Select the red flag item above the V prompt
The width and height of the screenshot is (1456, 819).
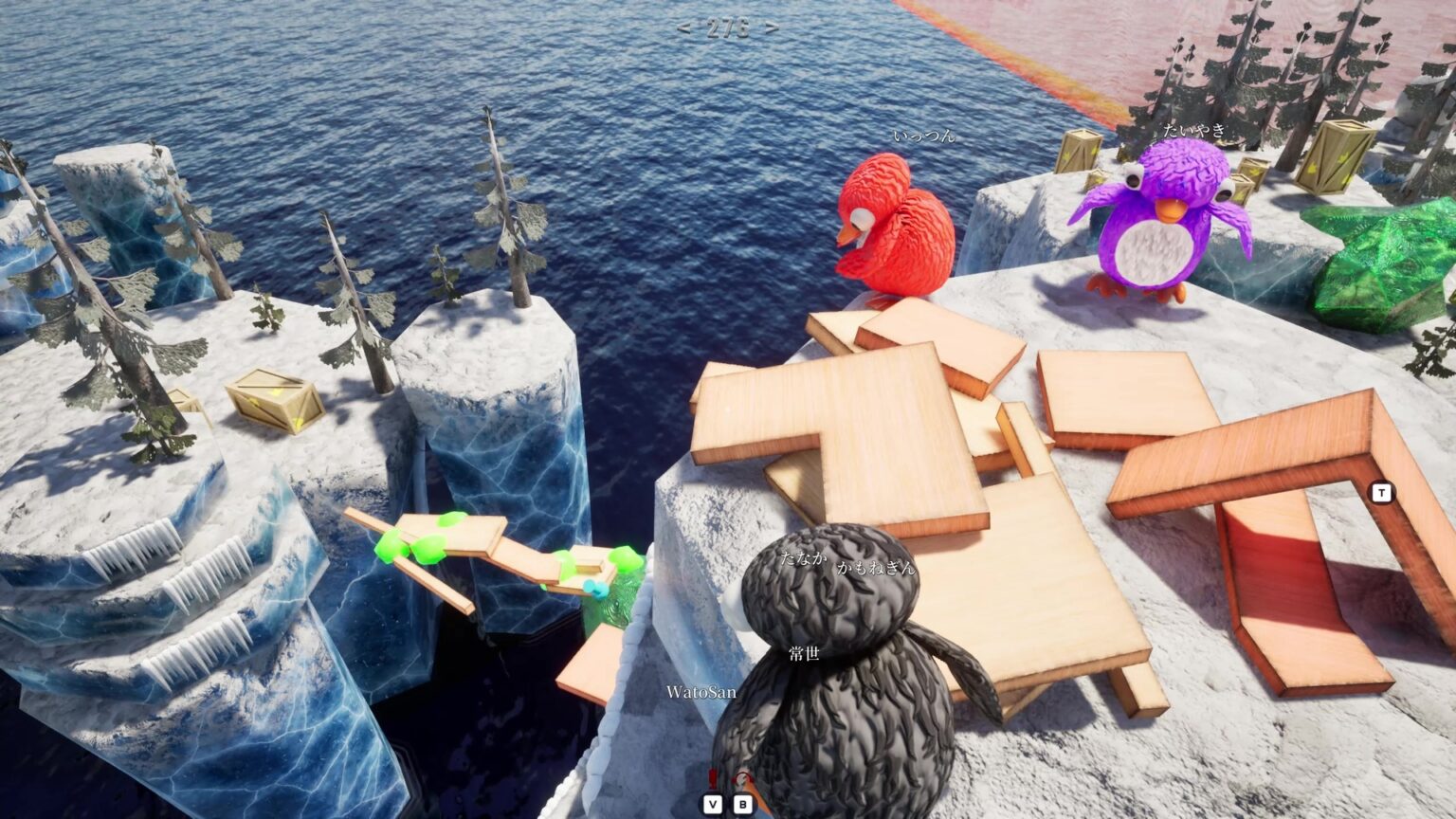coord(711,779)
